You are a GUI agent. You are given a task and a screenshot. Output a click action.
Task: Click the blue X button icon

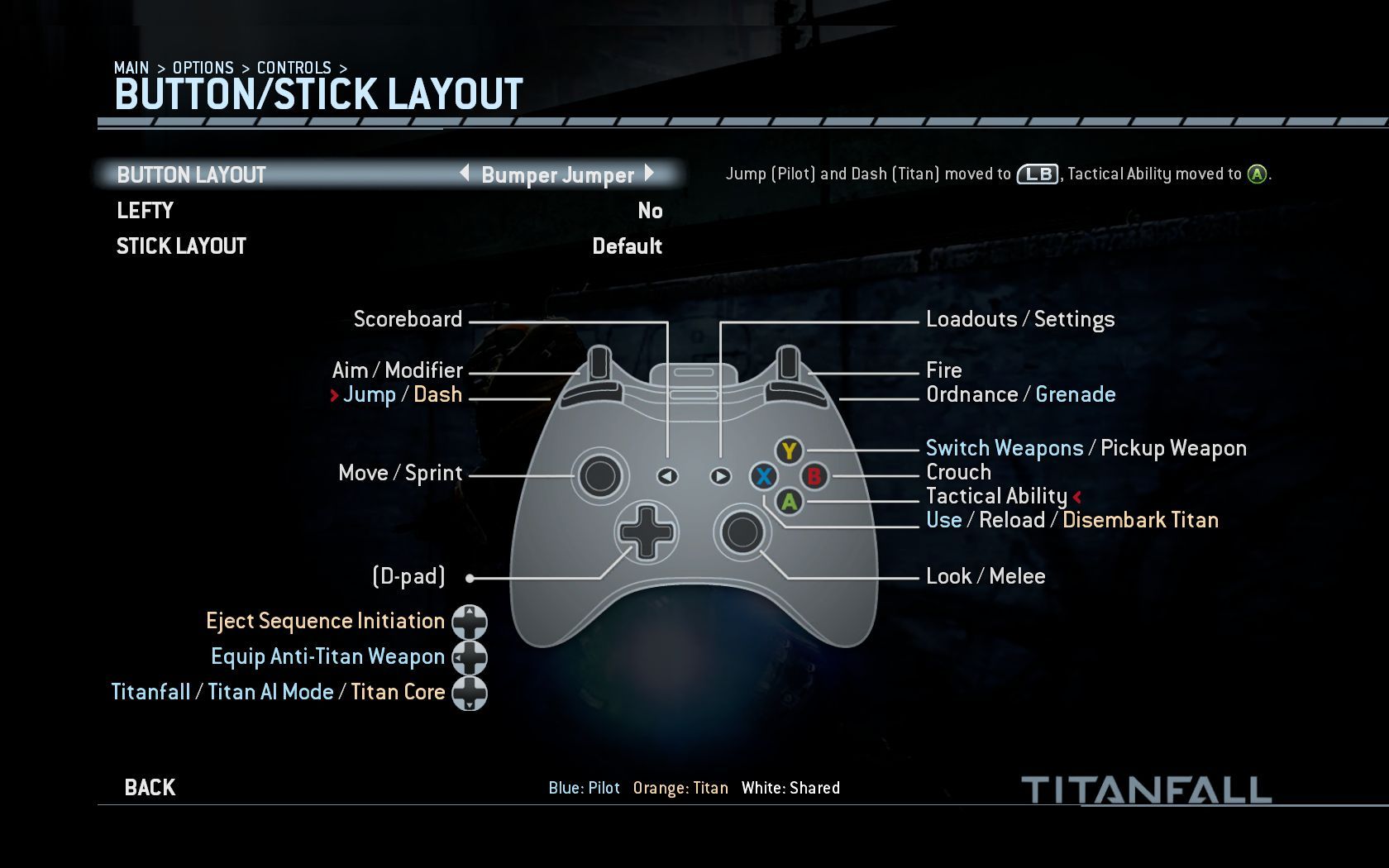(x=762, y=477)
